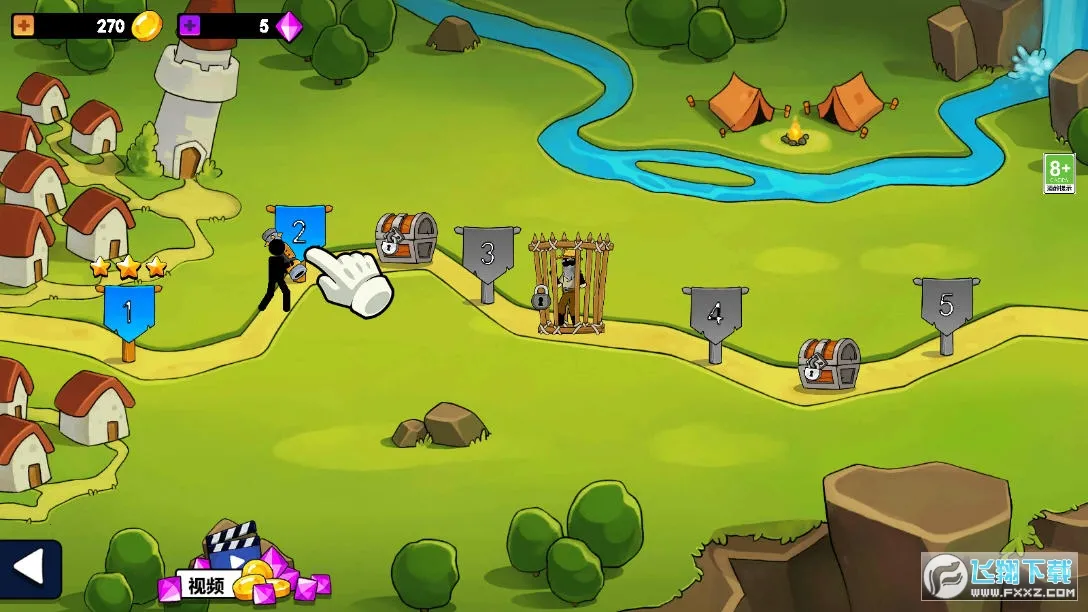Select the grey level 4 banner
The image size is (1088, 612).
(714, 314)
